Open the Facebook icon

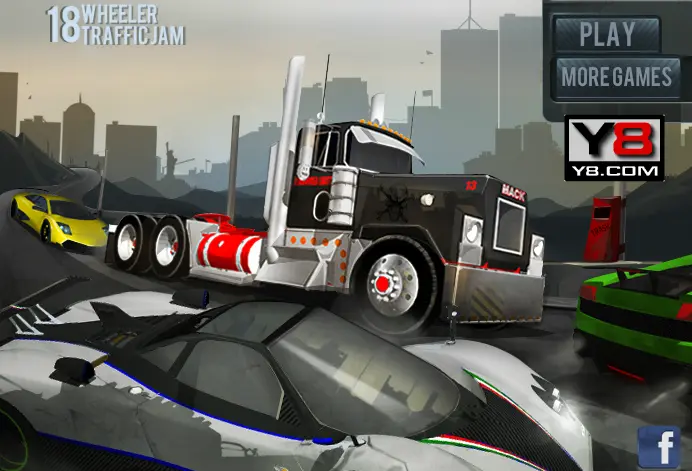coord(660,447)
